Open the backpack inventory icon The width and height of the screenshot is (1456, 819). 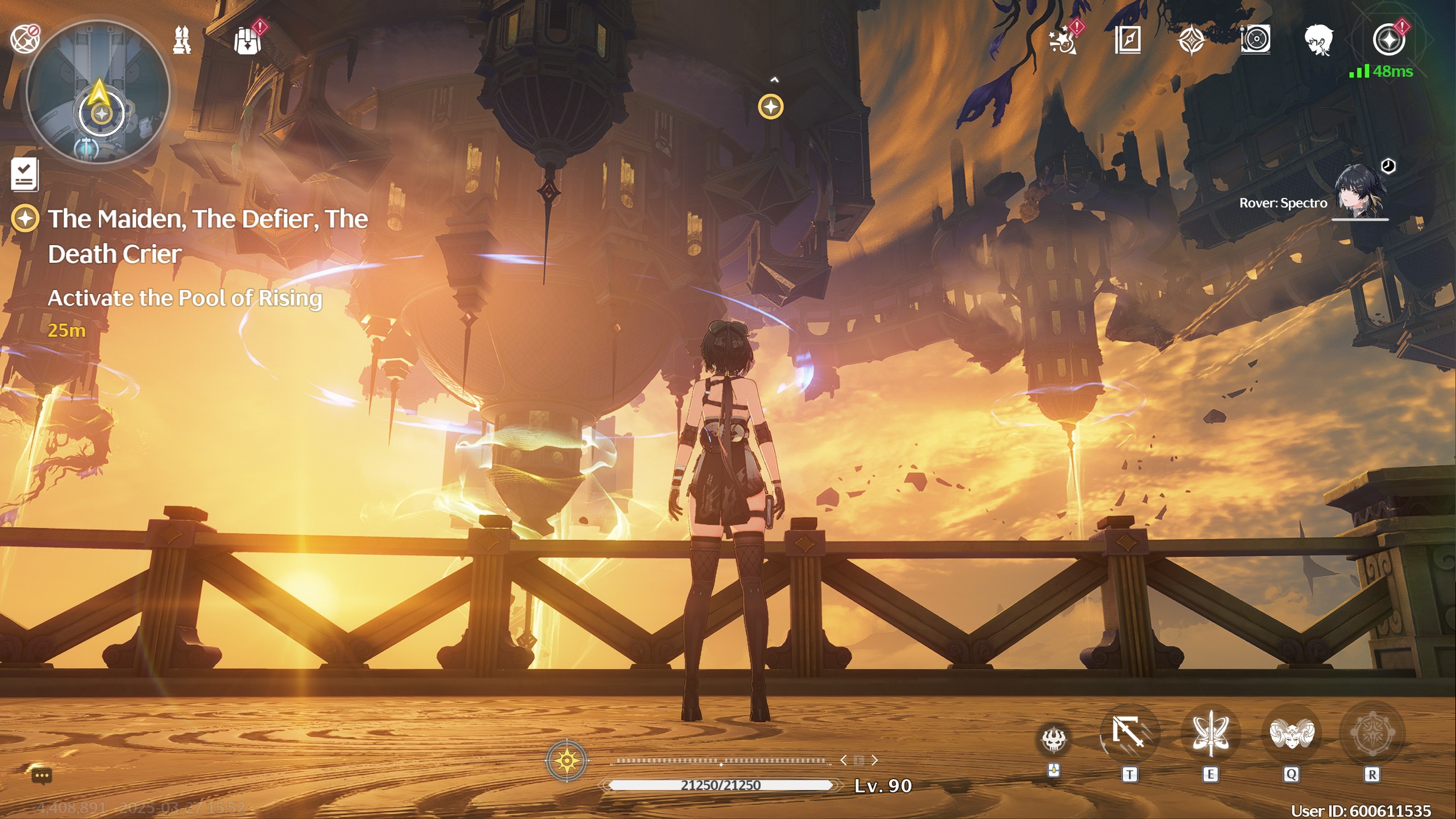247,40
